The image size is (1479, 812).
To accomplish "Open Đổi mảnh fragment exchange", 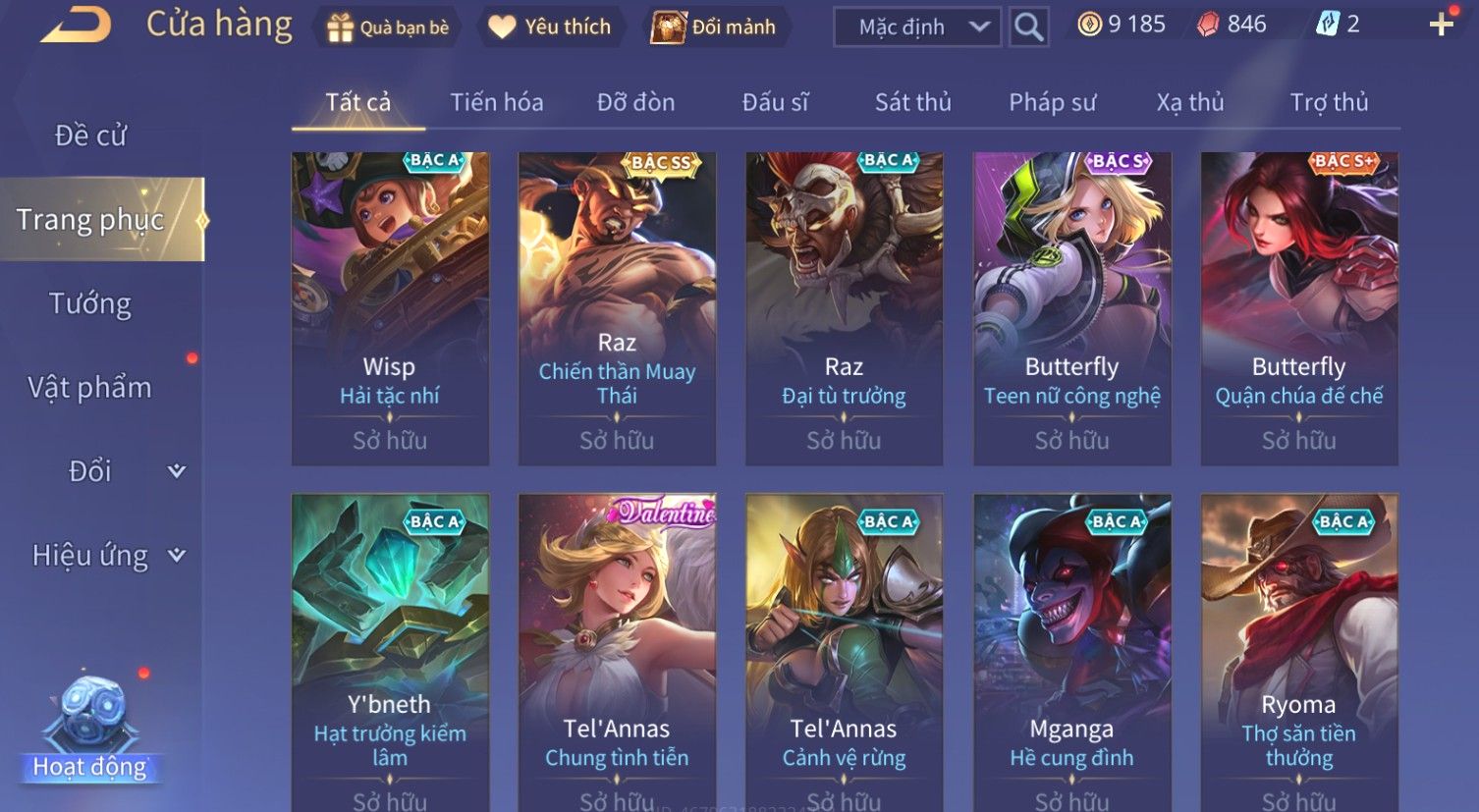I will 715,27.
